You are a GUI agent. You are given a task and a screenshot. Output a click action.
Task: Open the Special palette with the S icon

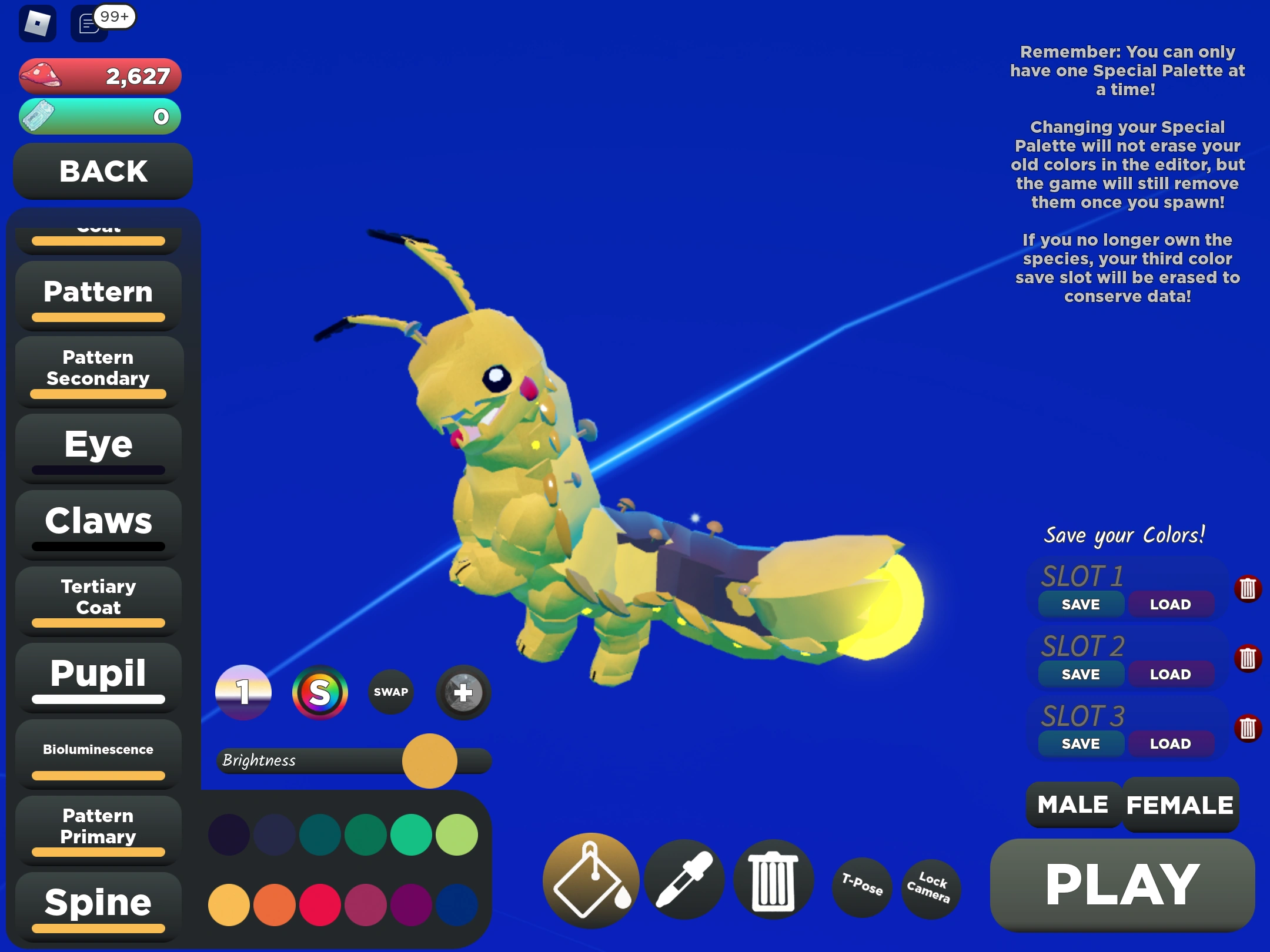pos(321,693)
